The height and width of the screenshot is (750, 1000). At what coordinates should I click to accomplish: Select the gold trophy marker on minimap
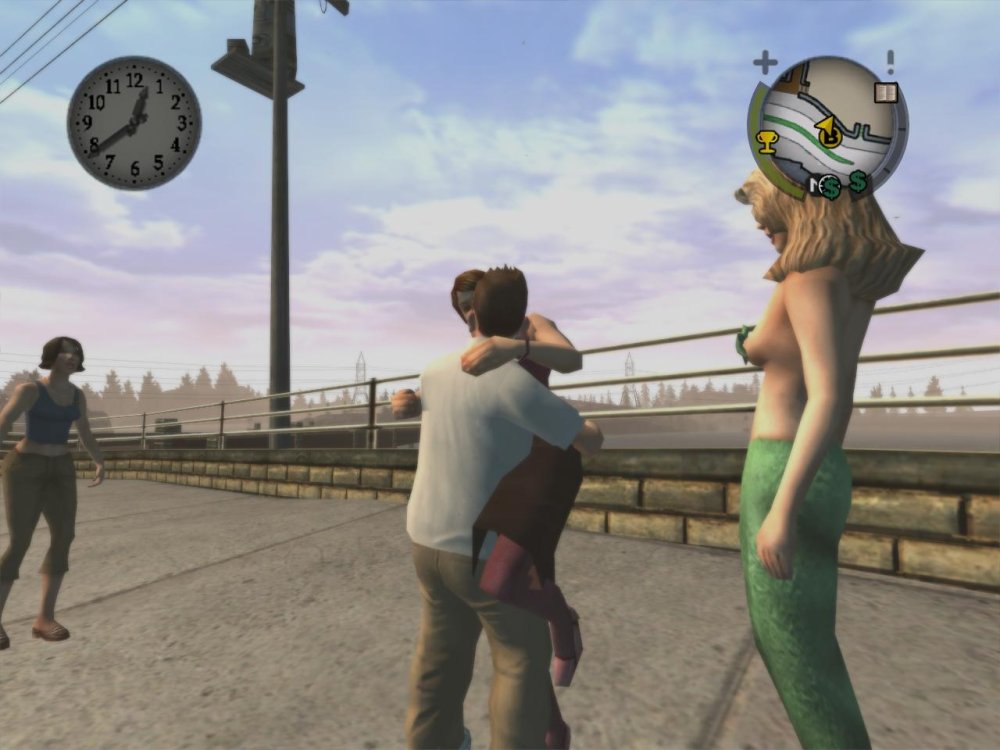coord(767,141)
